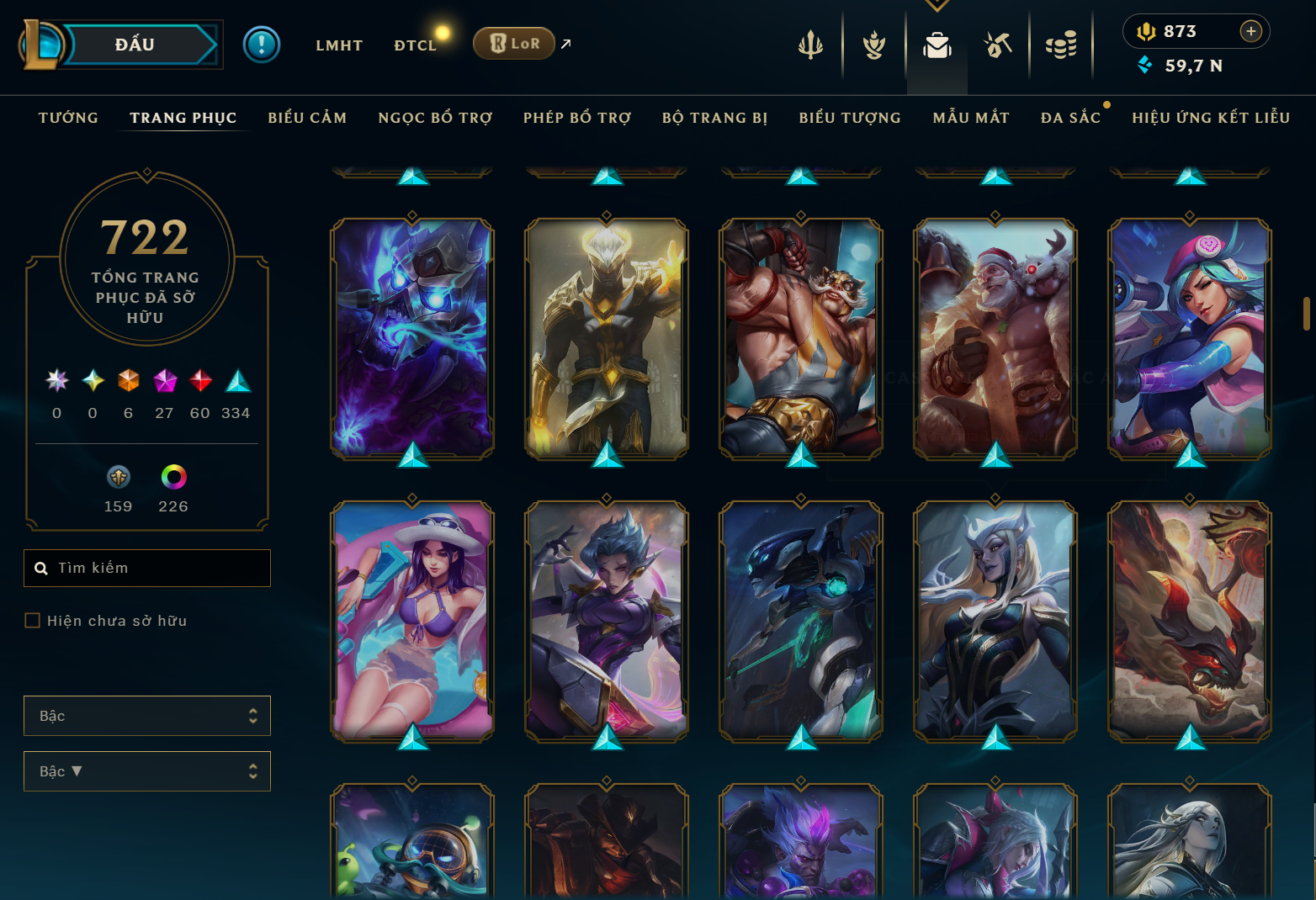Viewport: 1316px width, 900px height.
Task: Open Honor via the crest icon
Action: coord(873,46)
